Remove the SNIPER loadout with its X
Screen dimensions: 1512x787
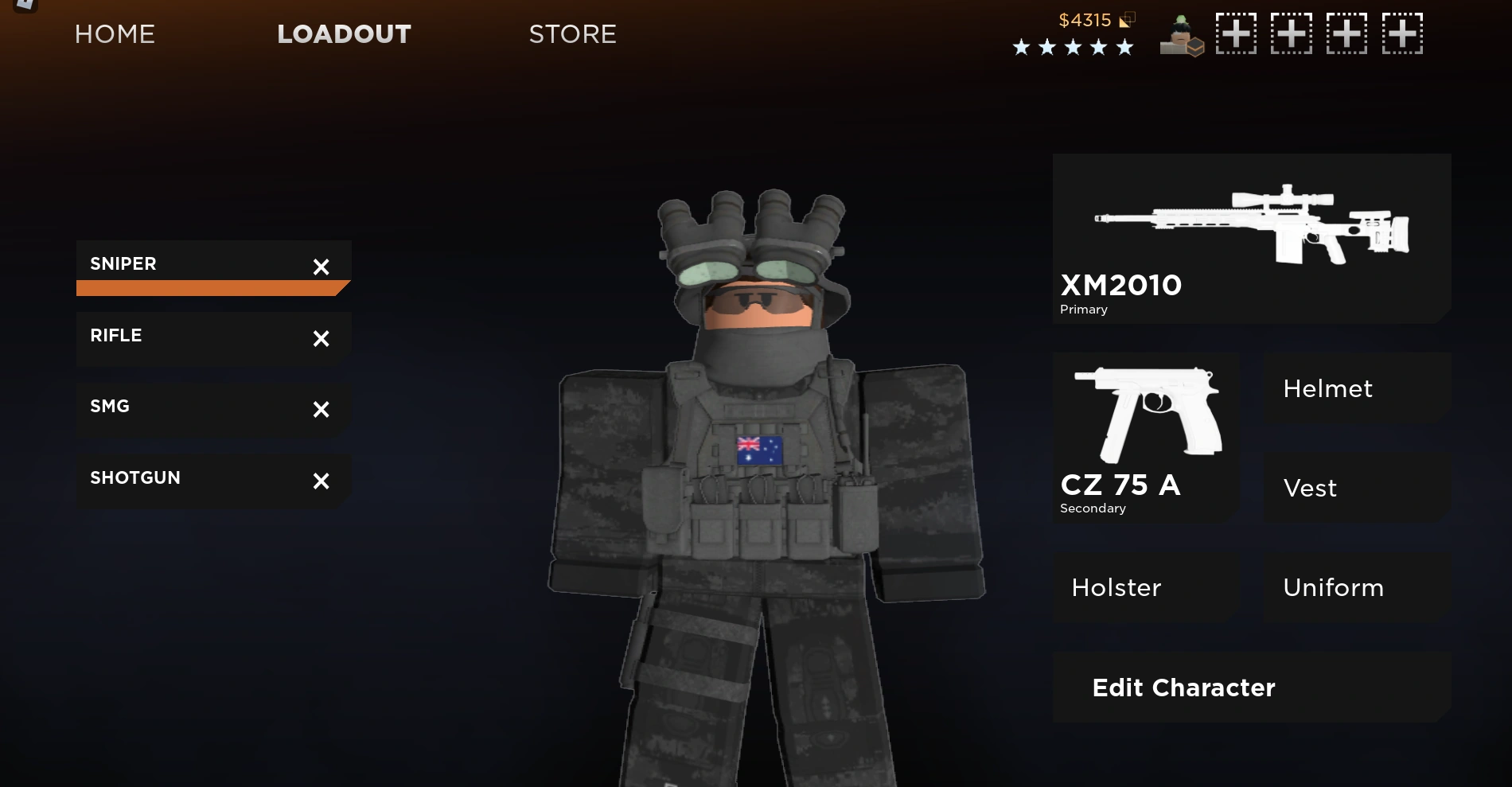(321, 267)
